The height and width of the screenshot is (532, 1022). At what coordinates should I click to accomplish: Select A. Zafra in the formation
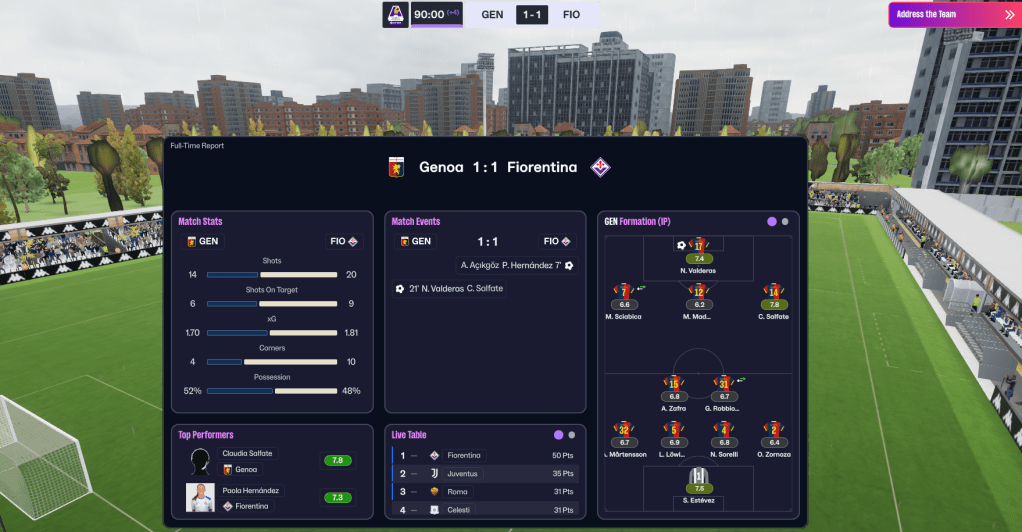coord(674,385)
